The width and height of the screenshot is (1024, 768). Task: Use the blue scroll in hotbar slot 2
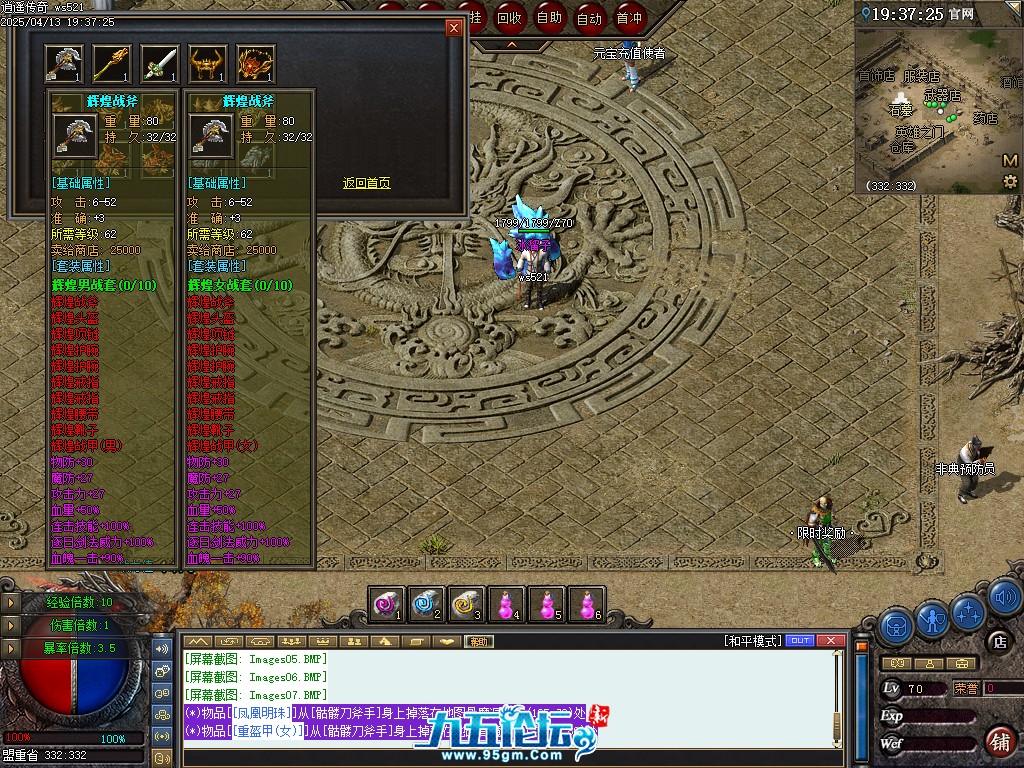pyautogui.click(x=427, y=604)
